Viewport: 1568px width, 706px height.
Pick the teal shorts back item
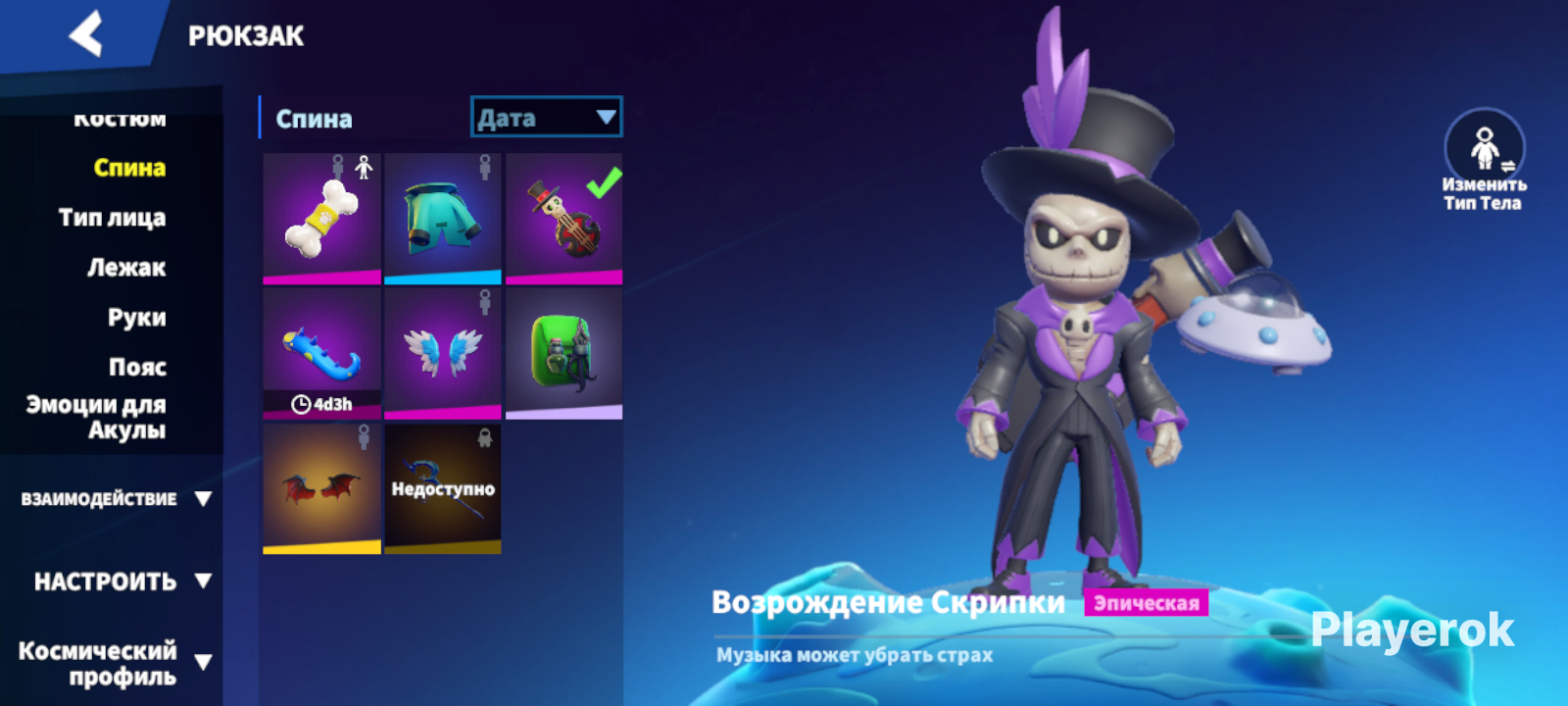[443, 218]
